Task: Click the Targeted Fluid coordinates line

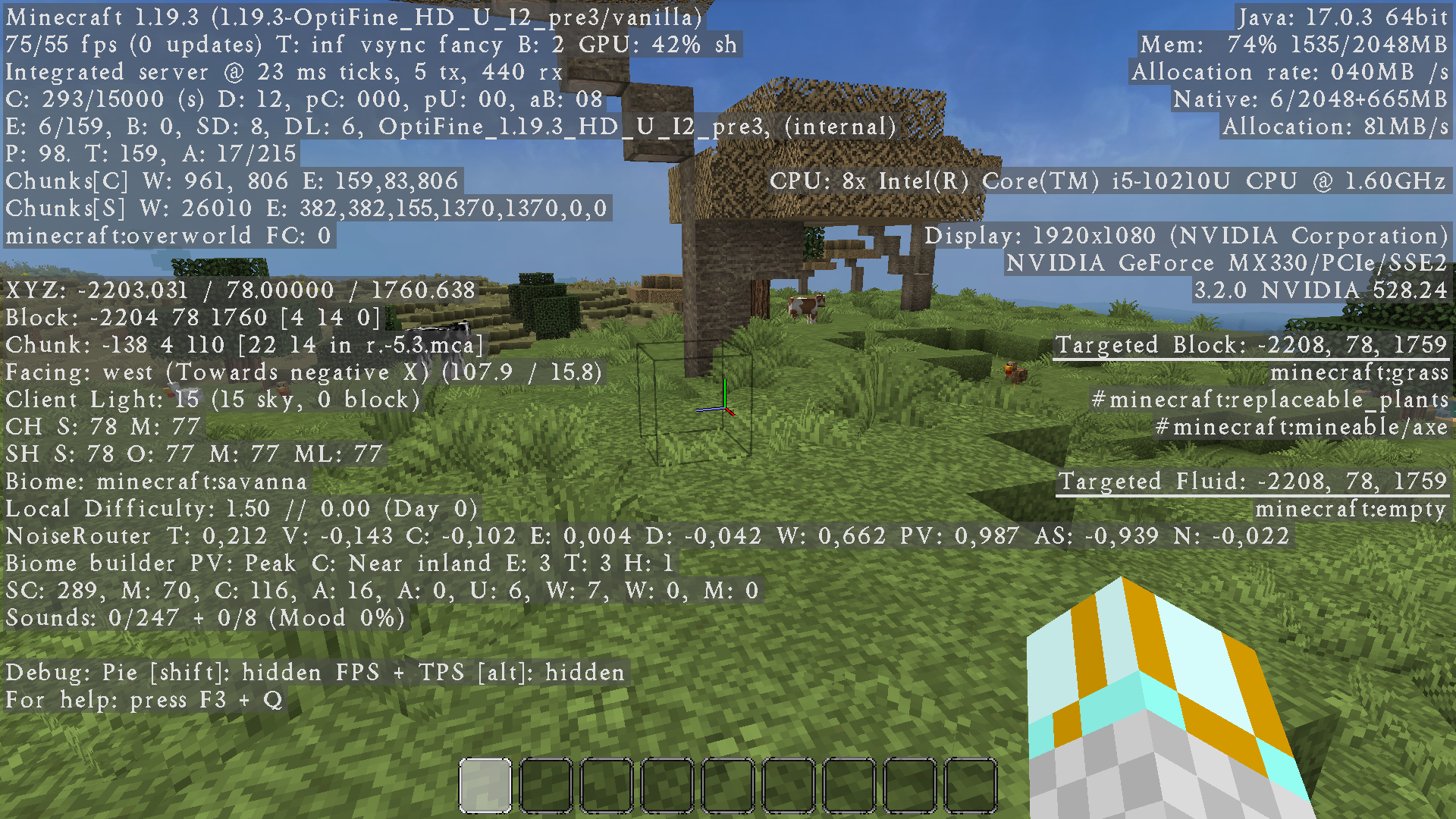Action: 1255,481
